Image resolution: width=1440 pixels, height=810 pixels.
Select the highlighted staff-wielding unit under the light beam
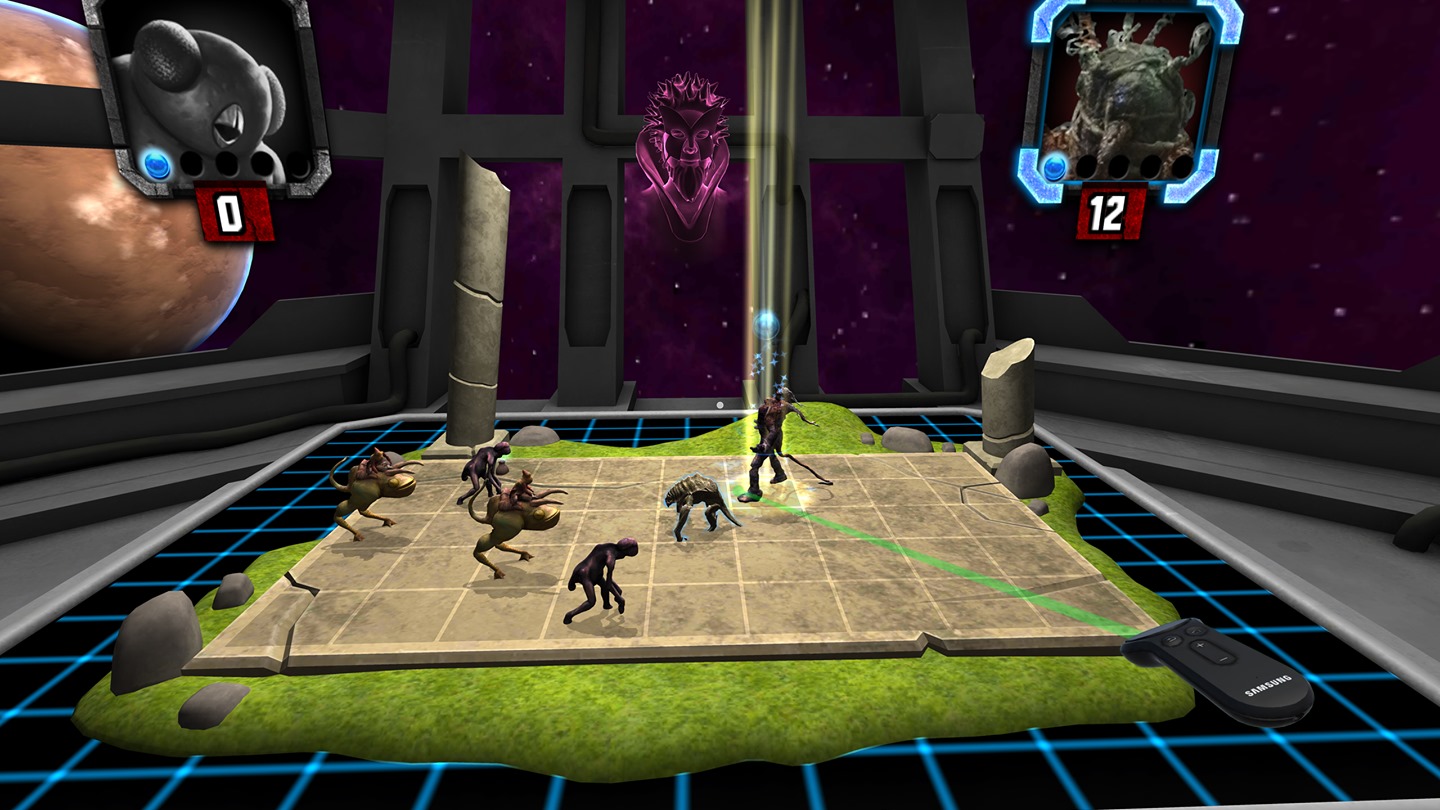click(x=772, y=445)
